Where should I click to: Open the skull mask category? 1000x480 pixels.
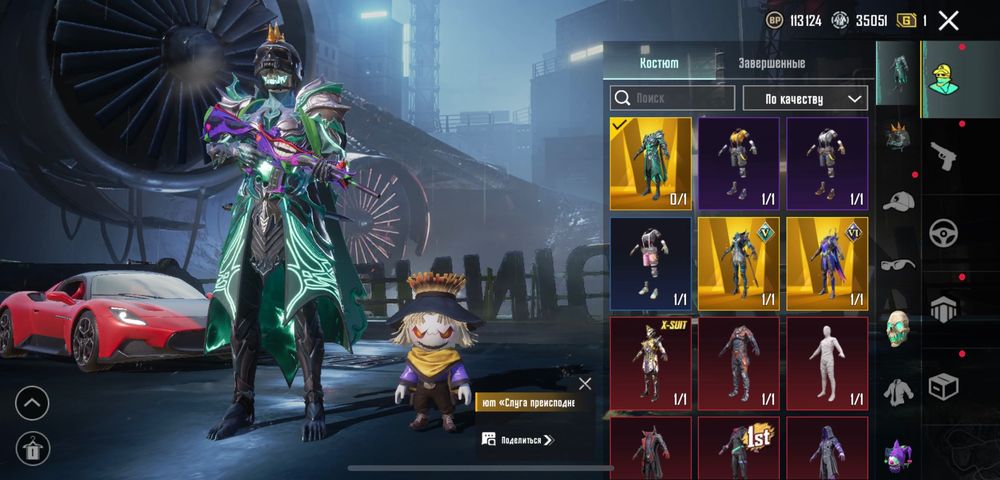(x=898, y=328)
